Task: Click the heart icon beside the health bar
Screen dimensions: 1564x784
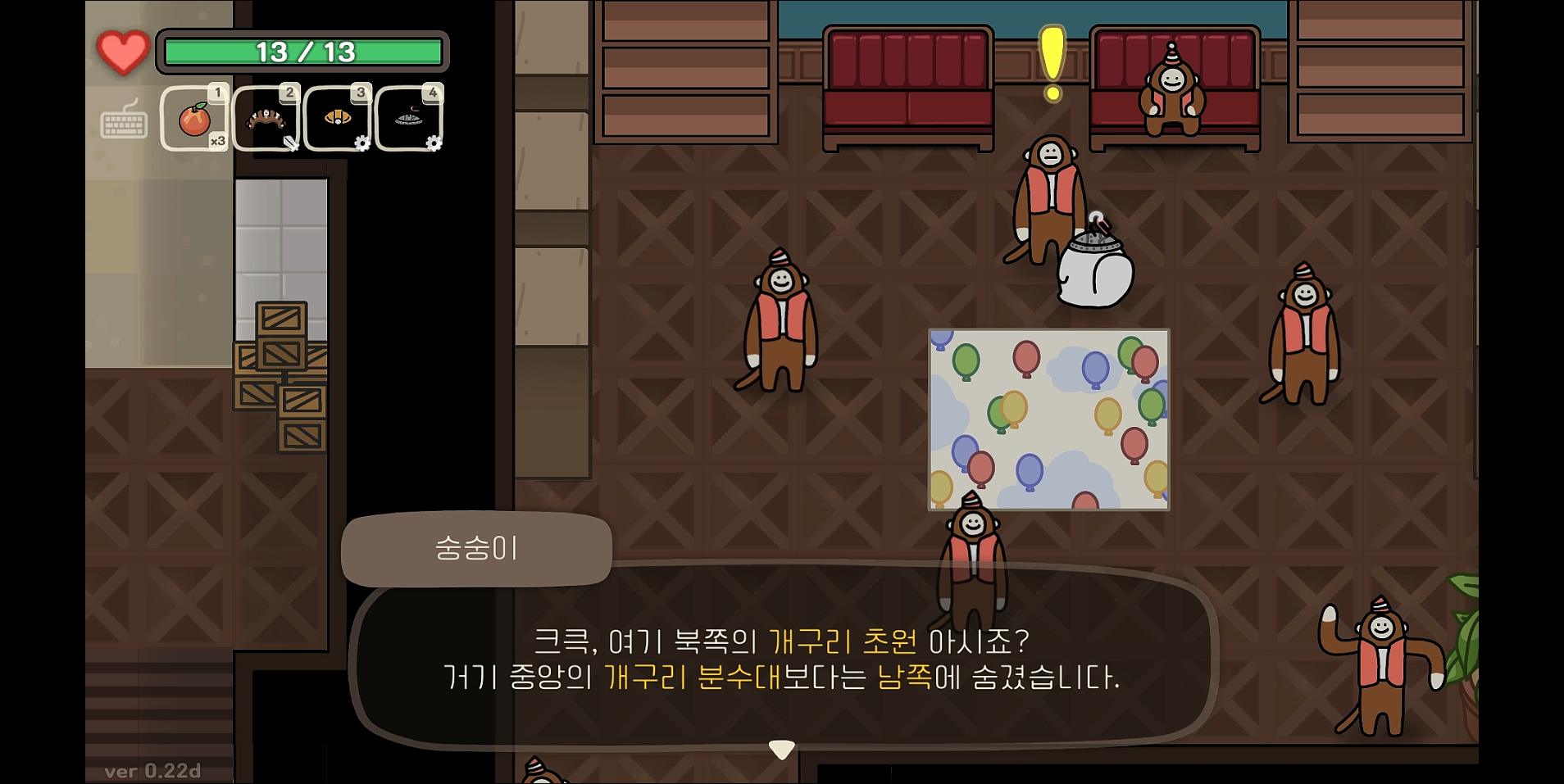Action: (x=121, y=52)
